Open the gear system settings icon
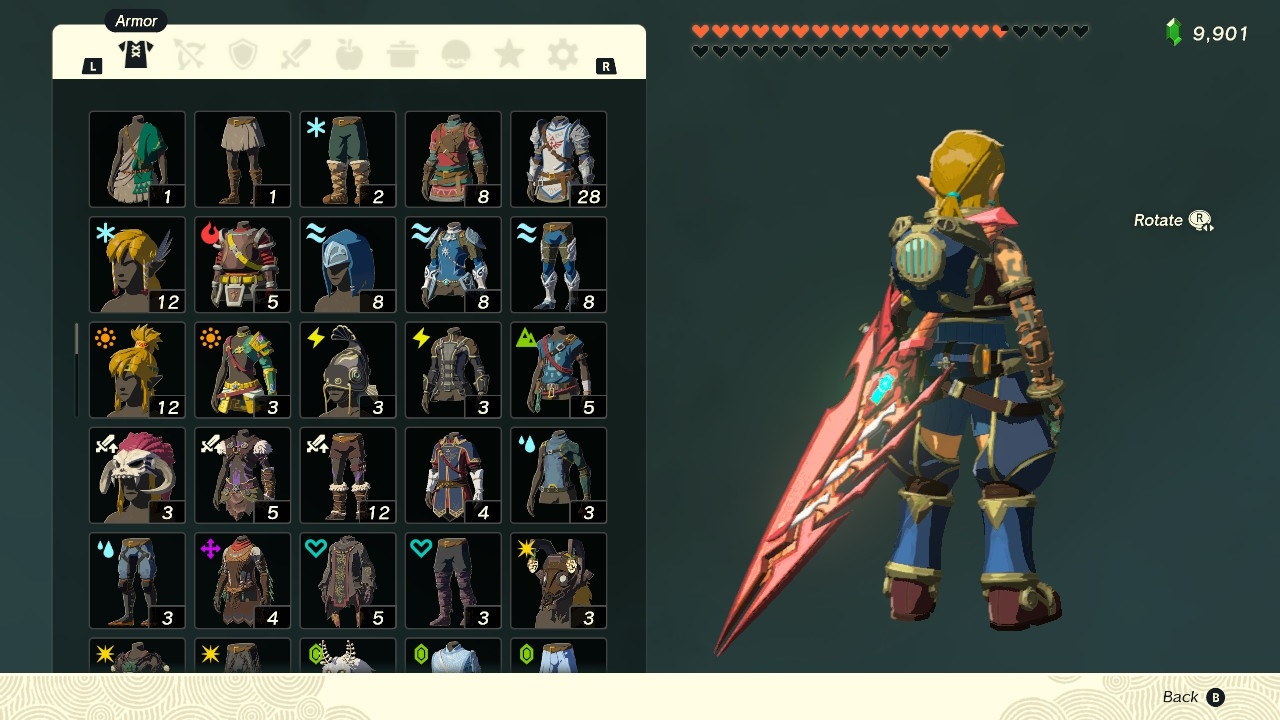 562,55
